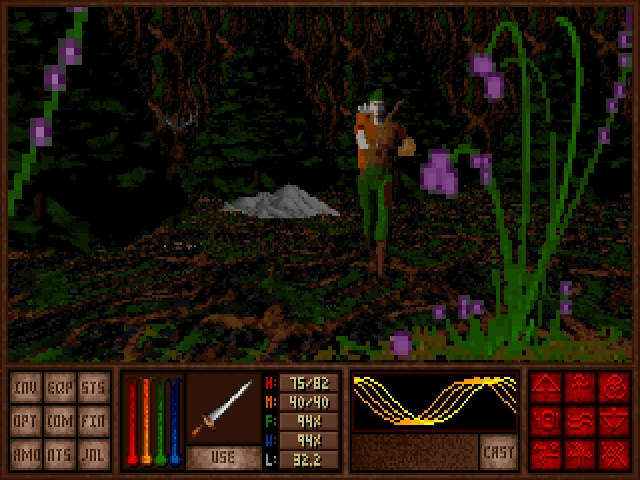The image size is (640, 480).
Task: Open the EQP equipment panel
Action: (x=60, y=387)
